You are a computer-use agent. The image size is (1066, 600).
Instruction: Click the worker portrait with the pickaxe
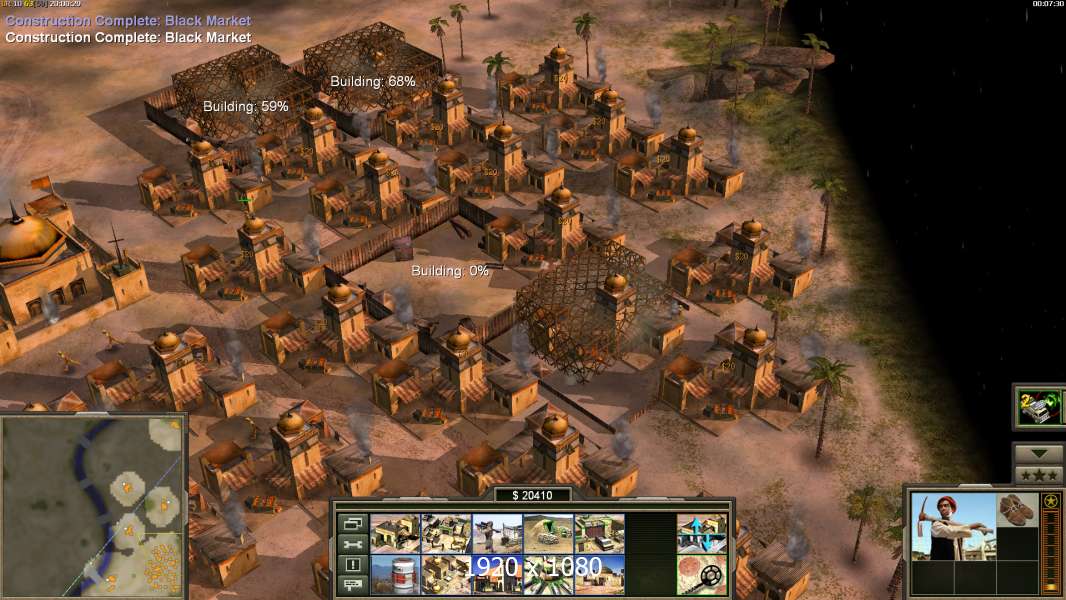(x=953, y=526)
